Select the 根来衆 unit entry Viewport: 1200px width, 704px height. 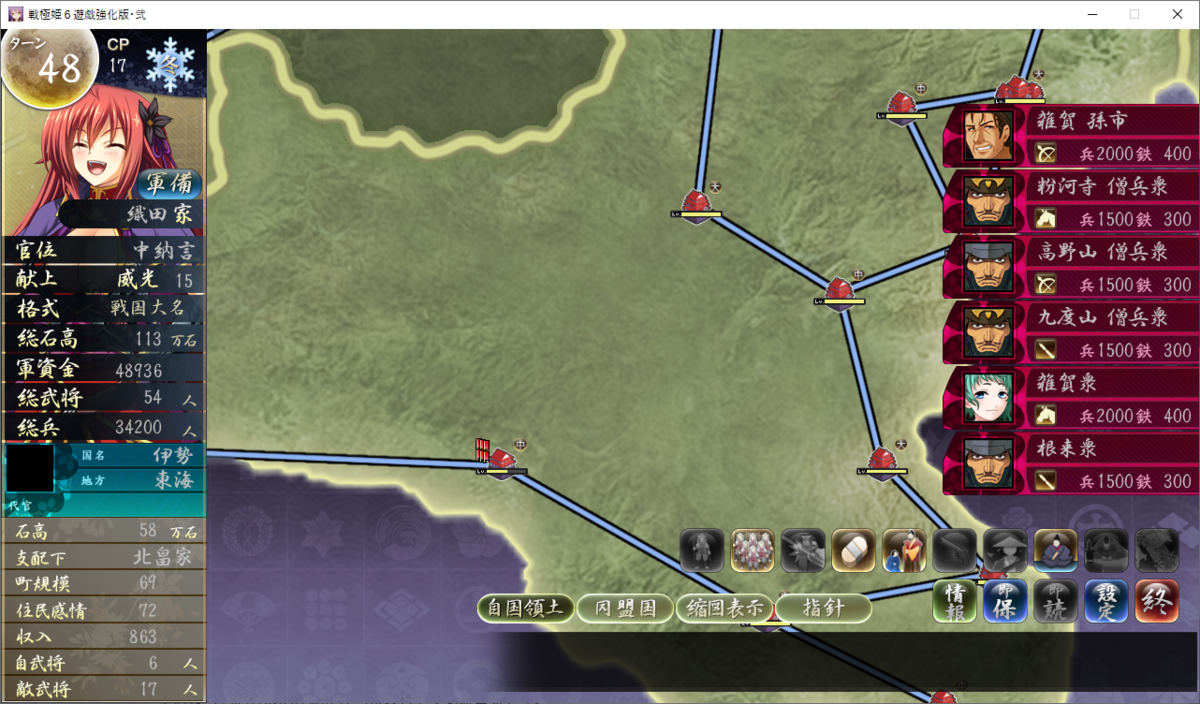tap(1070, 465)
